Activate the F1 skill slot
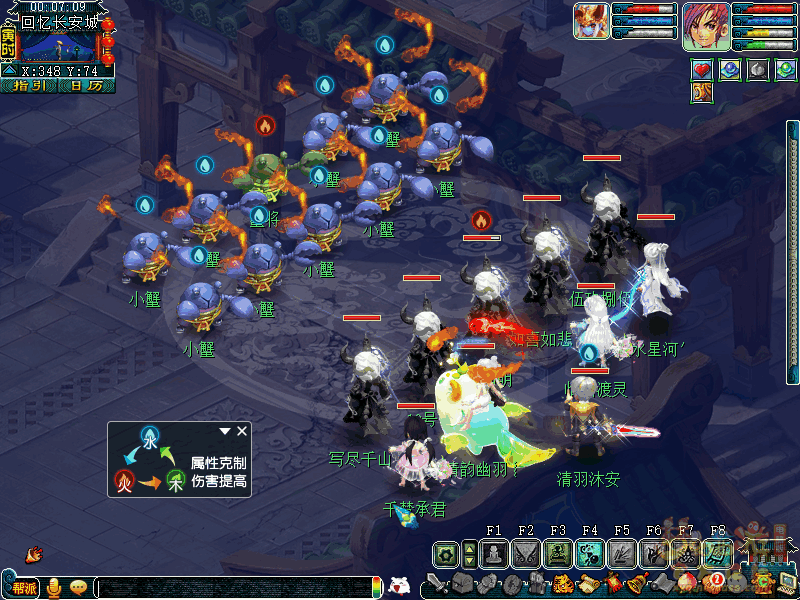 click(494, 553)
